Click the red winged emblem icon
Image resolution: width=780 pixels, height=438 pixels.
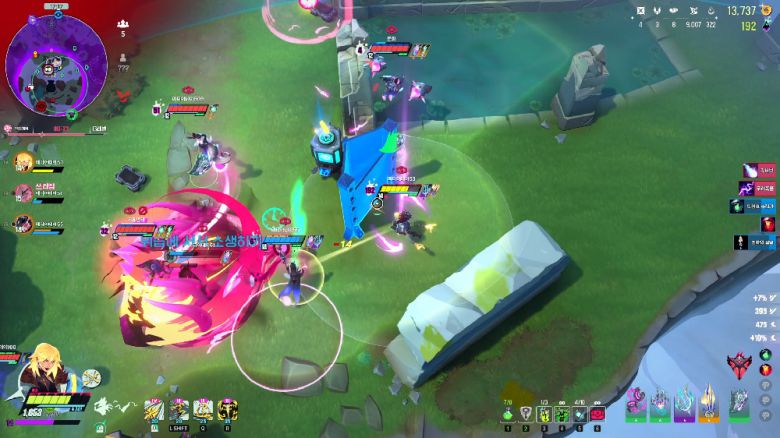pyautogui.click(x=742, y=364)
